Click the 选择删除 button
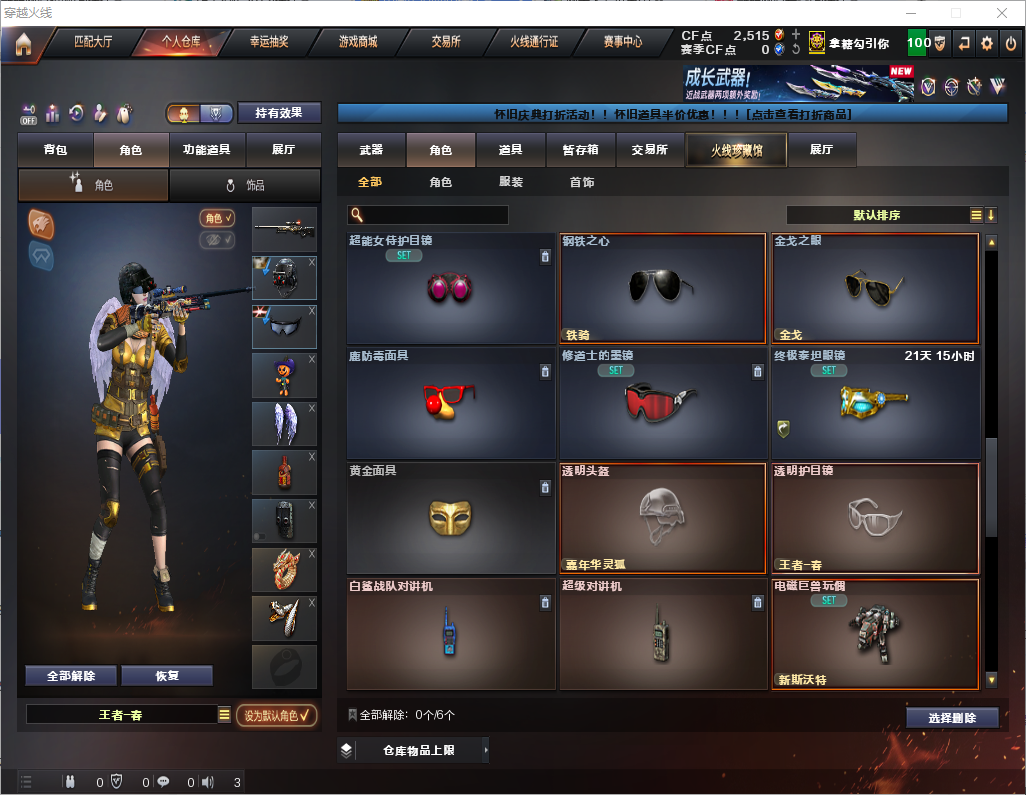1026x795 pixels. [x=952, y=718]
